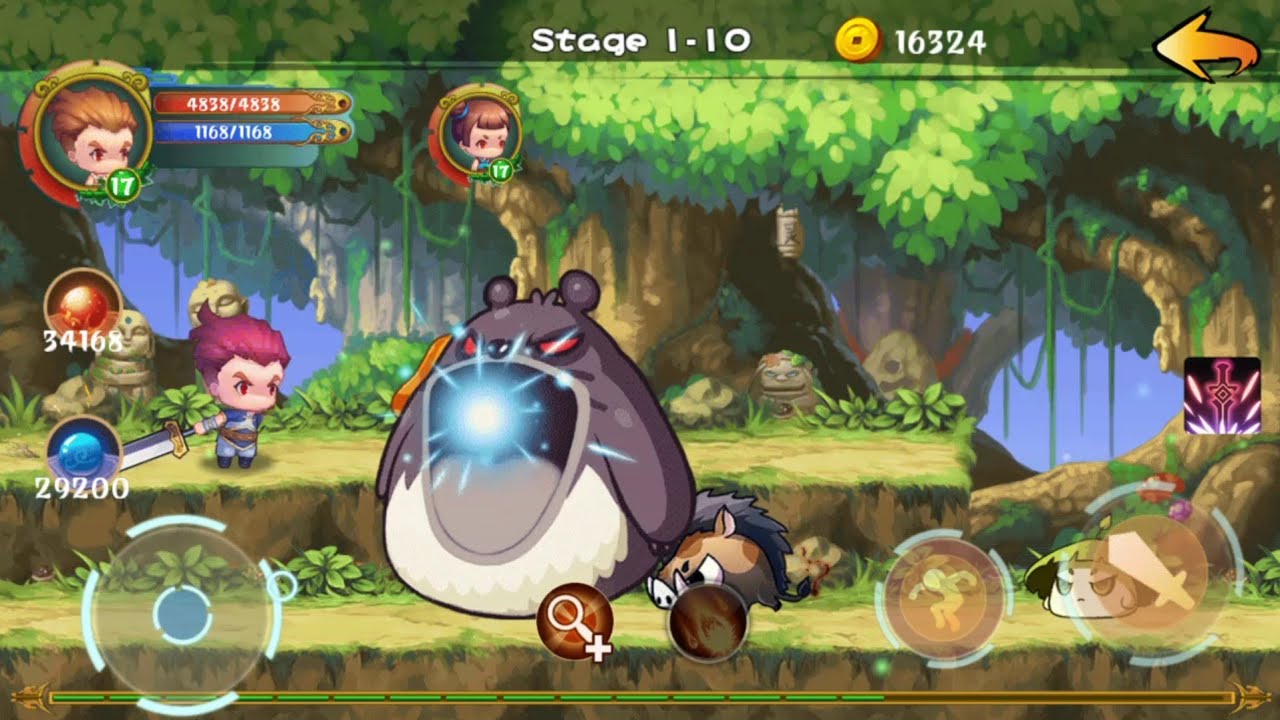The height and width of the screenshot is (720, 1280).
Task: Activate the glowing sword skill icon
Action: 1221,395
